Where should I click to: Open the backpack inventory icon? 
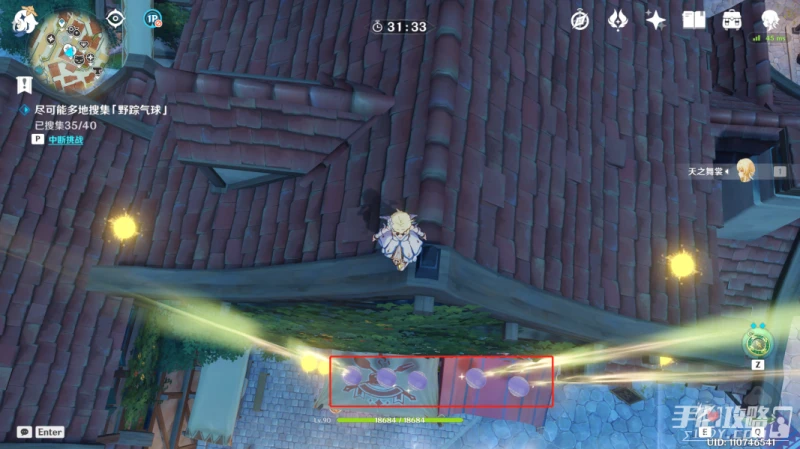pyautogui.click(x=732, y=20)
